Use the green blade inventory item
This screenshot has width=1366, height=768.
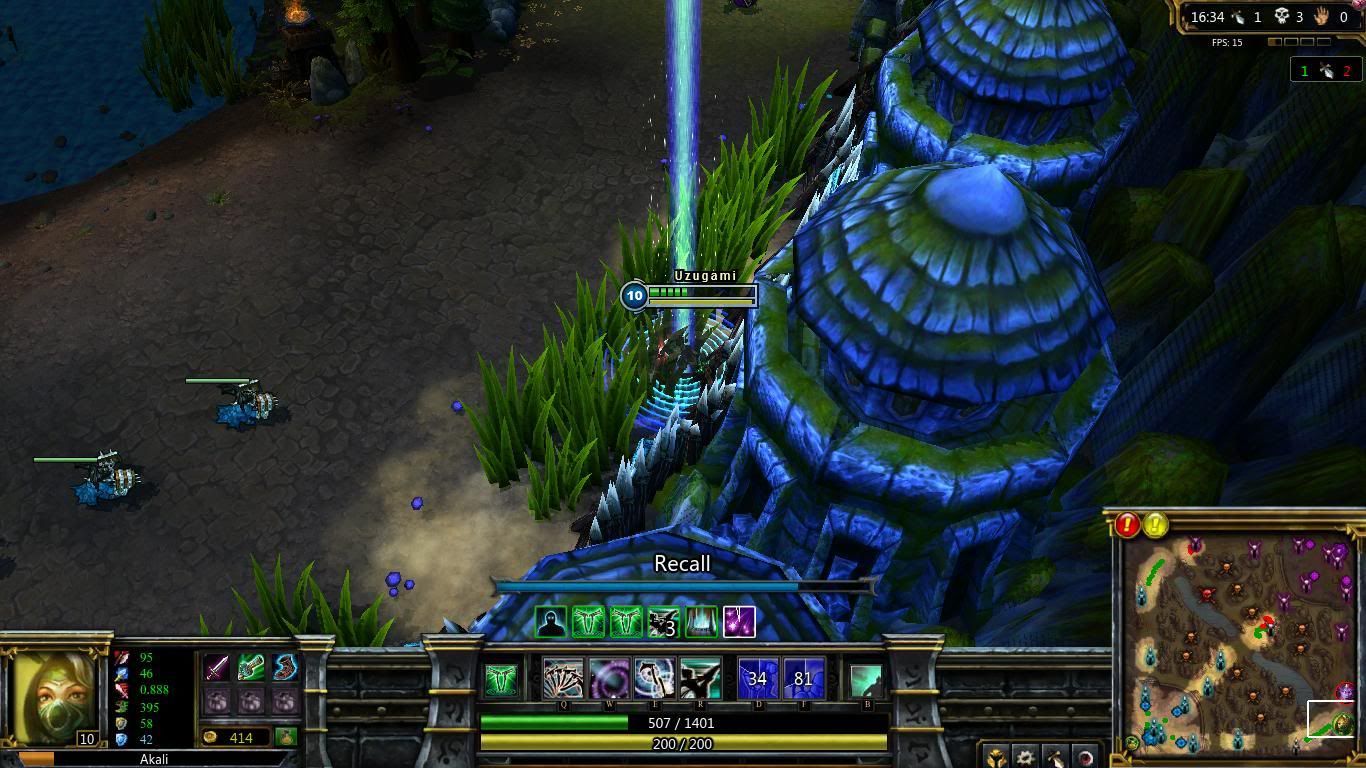[250, 667]
